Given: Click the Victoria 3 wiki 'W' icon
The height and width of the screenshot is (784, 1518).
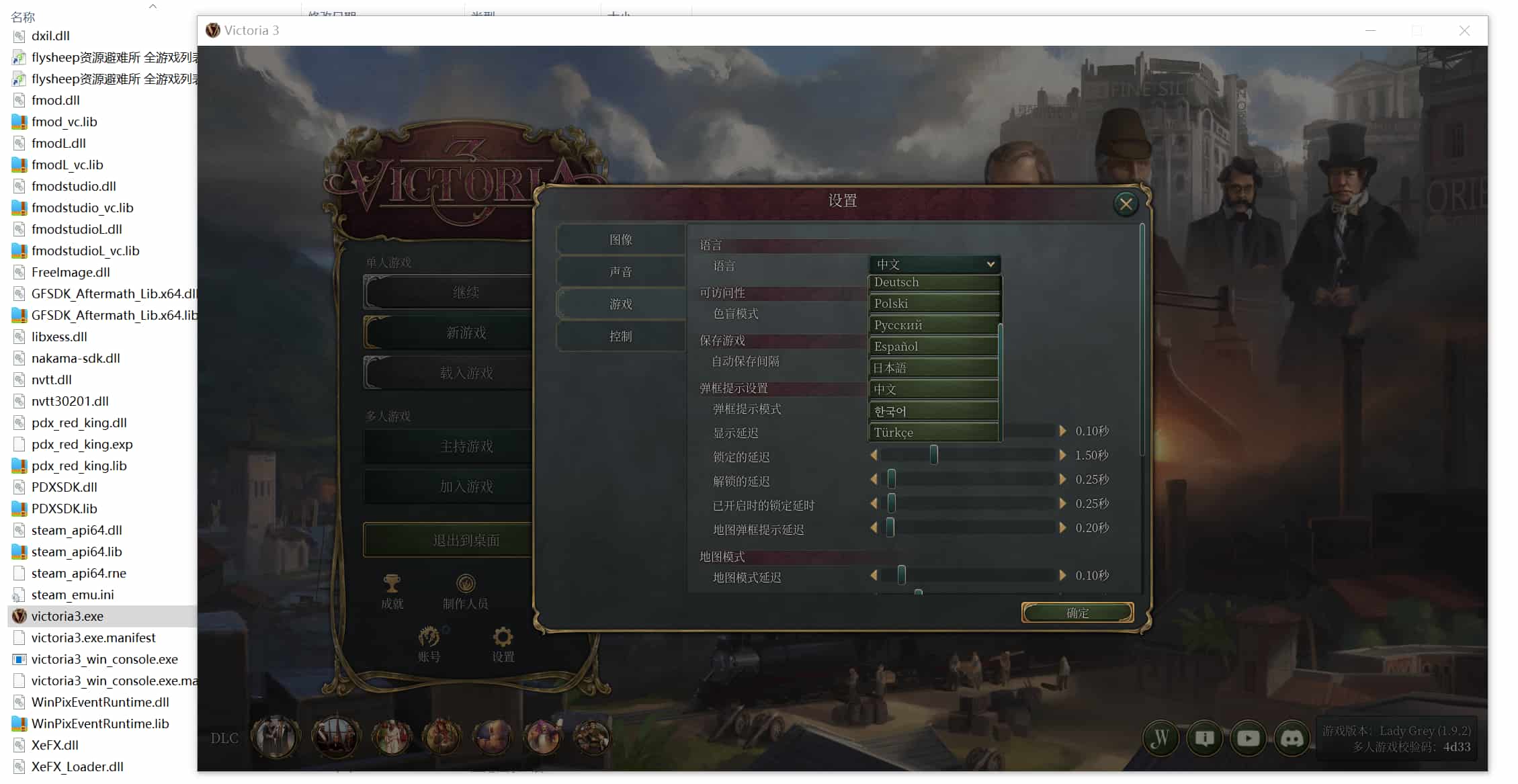Looking at the screenshot, I should coord(1160,738).
